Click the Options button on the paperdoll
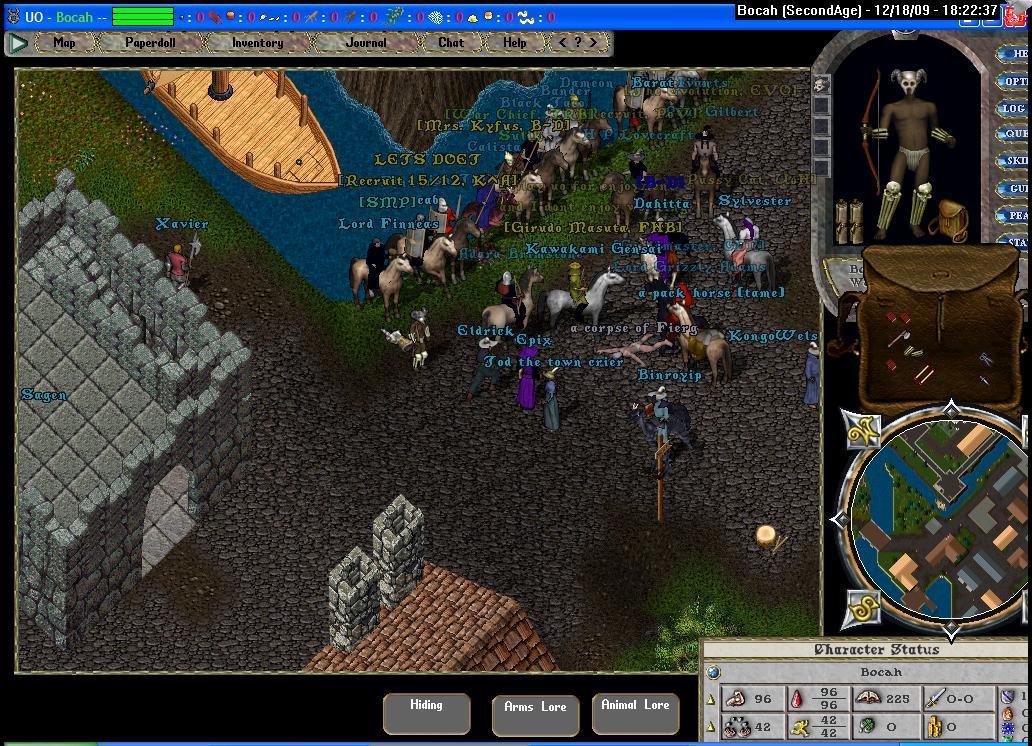Viewport: 1032px width, 746px height. [1015, 81]
